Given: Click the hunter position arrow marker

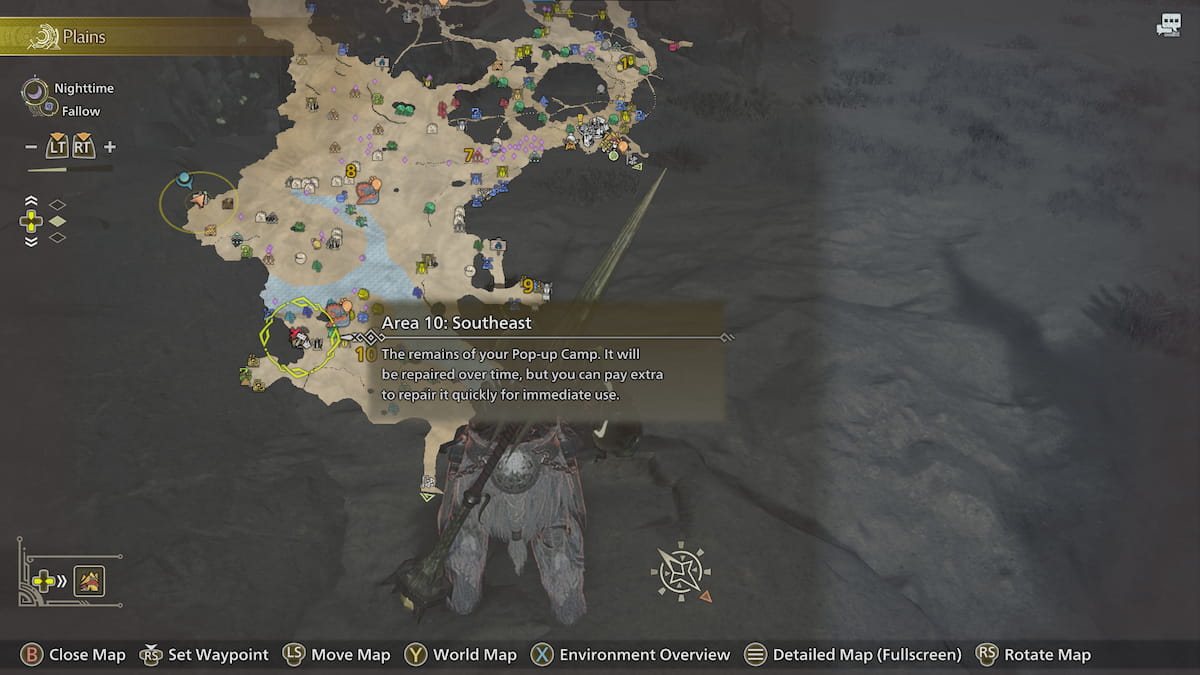Looking at the screenshot, I should click(198, 200).
